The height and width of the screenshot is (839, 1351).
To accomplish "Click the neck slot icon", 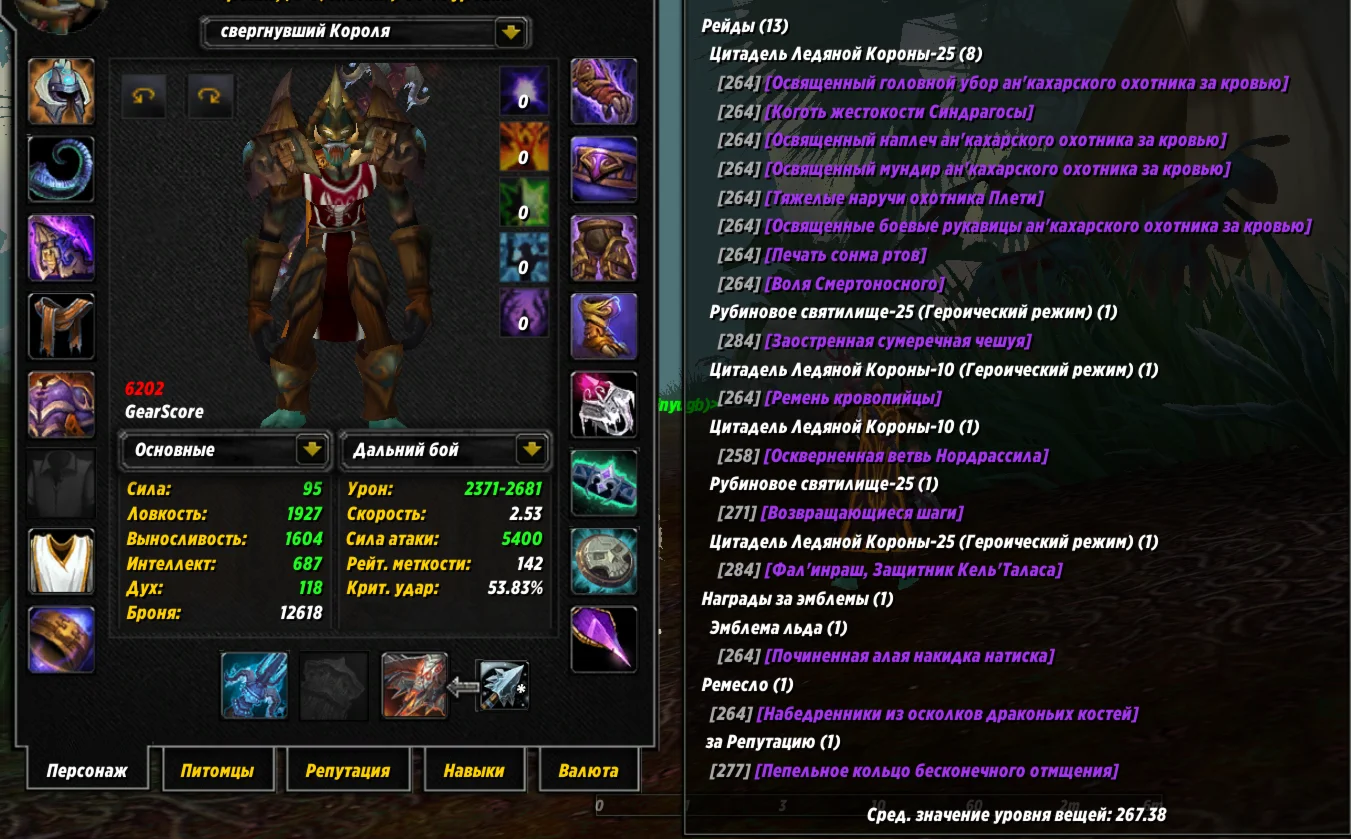I will click(61, 166).
